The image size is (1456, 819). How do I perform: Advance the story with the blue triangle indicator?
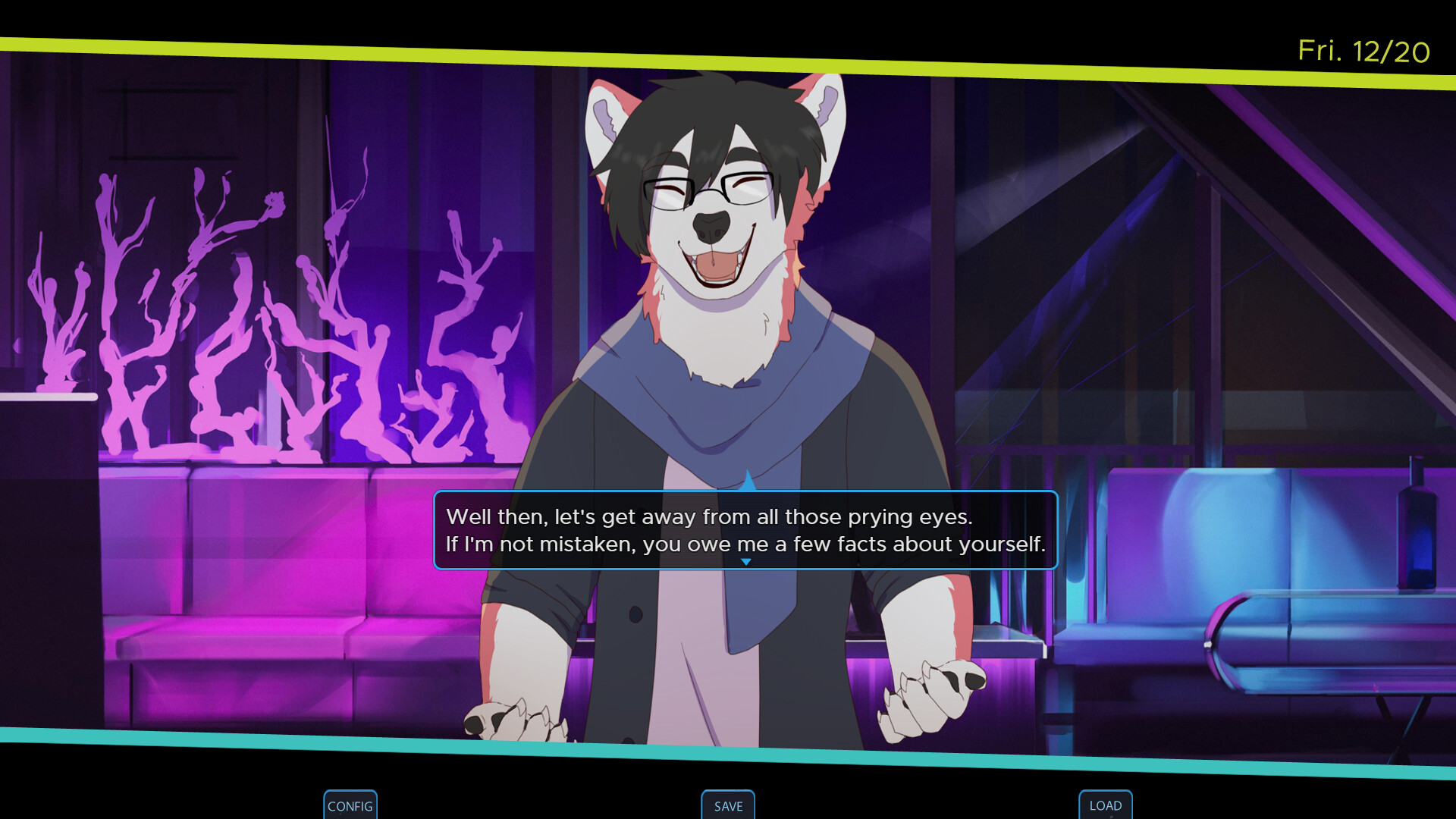tap(746, 562)
